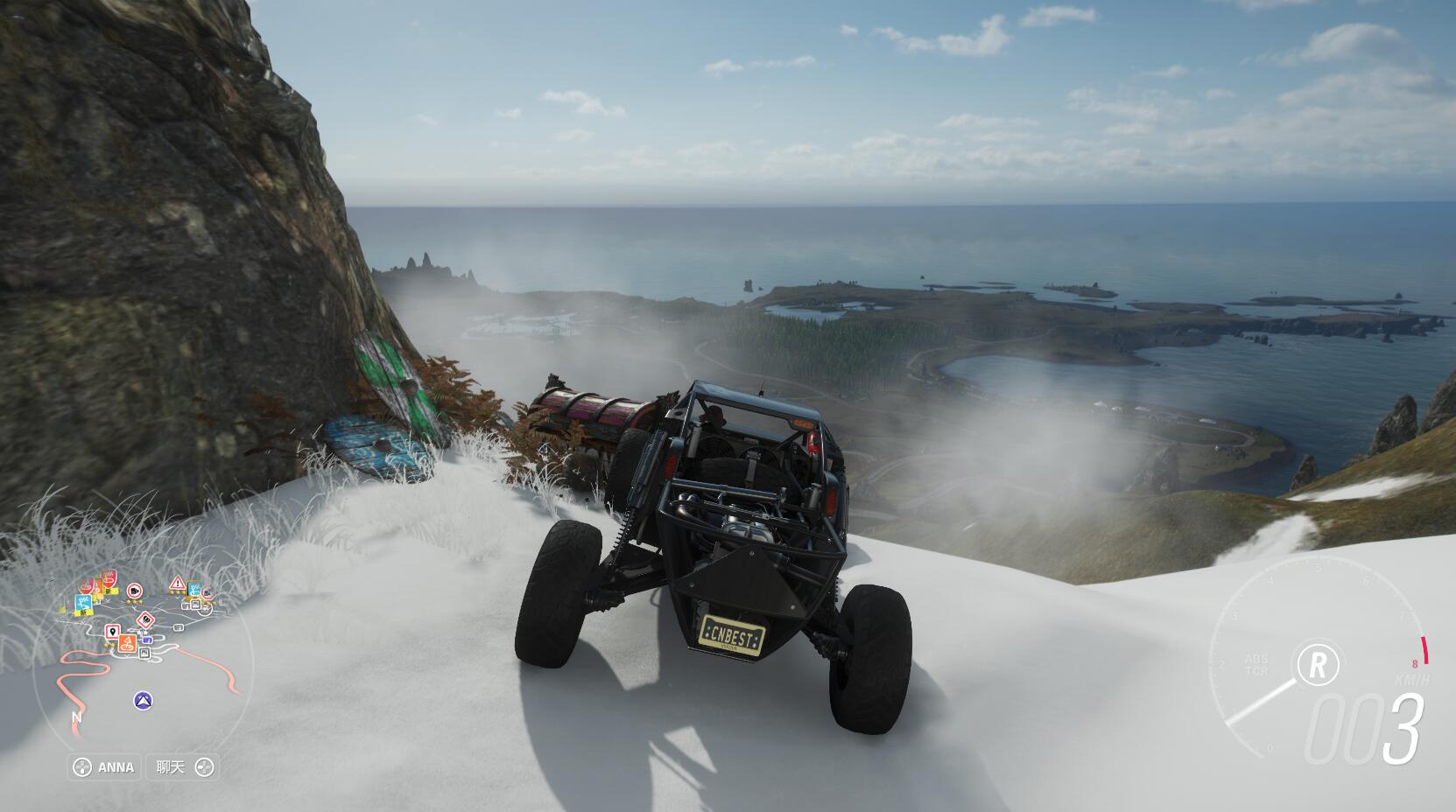Open the circular minimap
This screenshot has width=1456, height=812.
pos(144,665)
